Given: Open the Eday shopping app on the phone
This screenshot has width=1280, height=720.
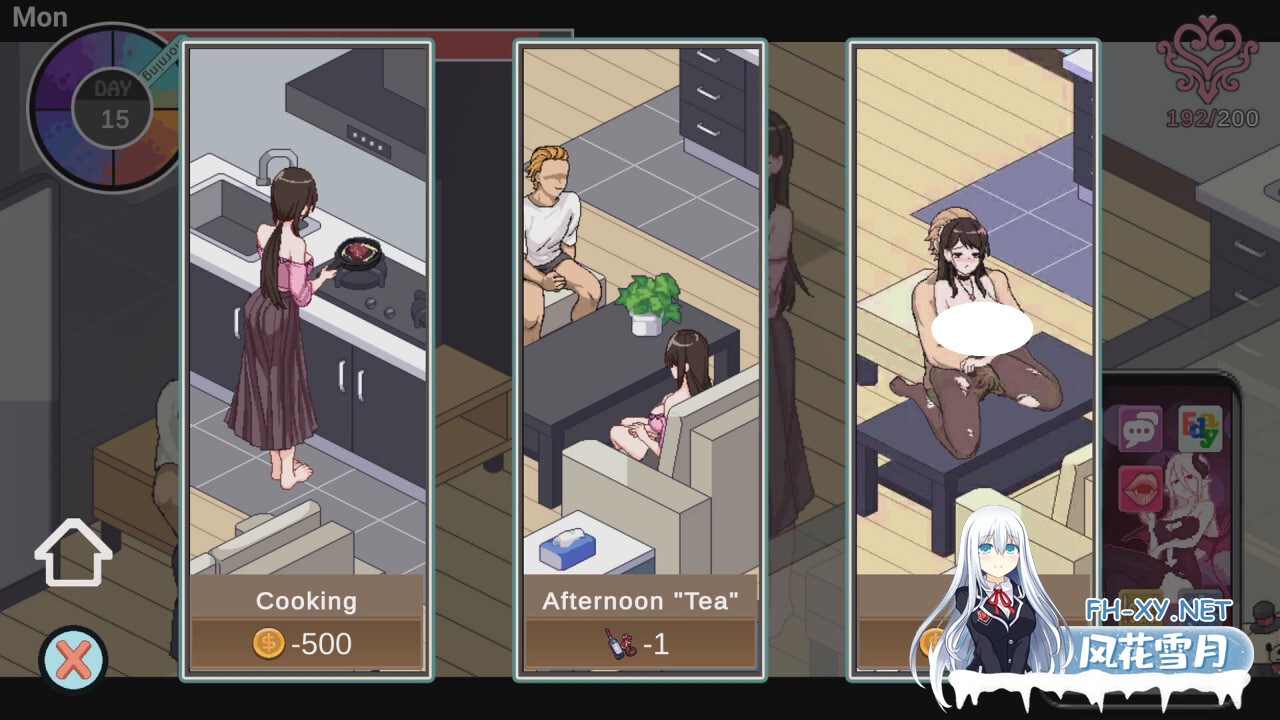Looking at the screenshot, I should click(x=1200, y=428).
